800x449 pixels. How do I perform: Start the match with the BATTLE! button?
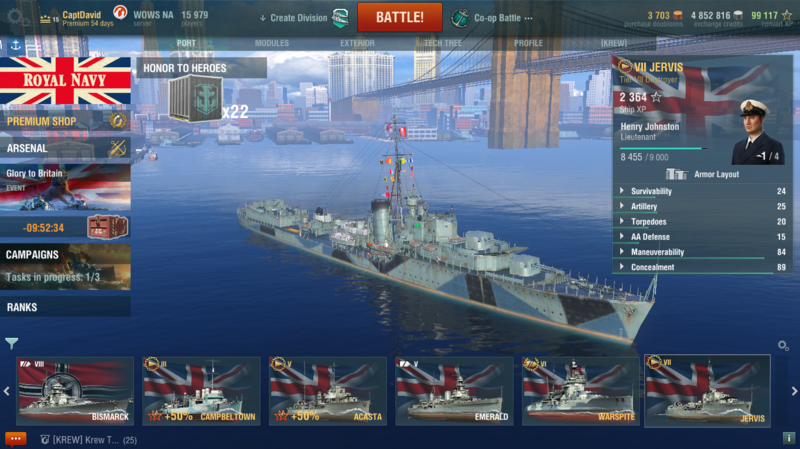(x=399, y=17)
